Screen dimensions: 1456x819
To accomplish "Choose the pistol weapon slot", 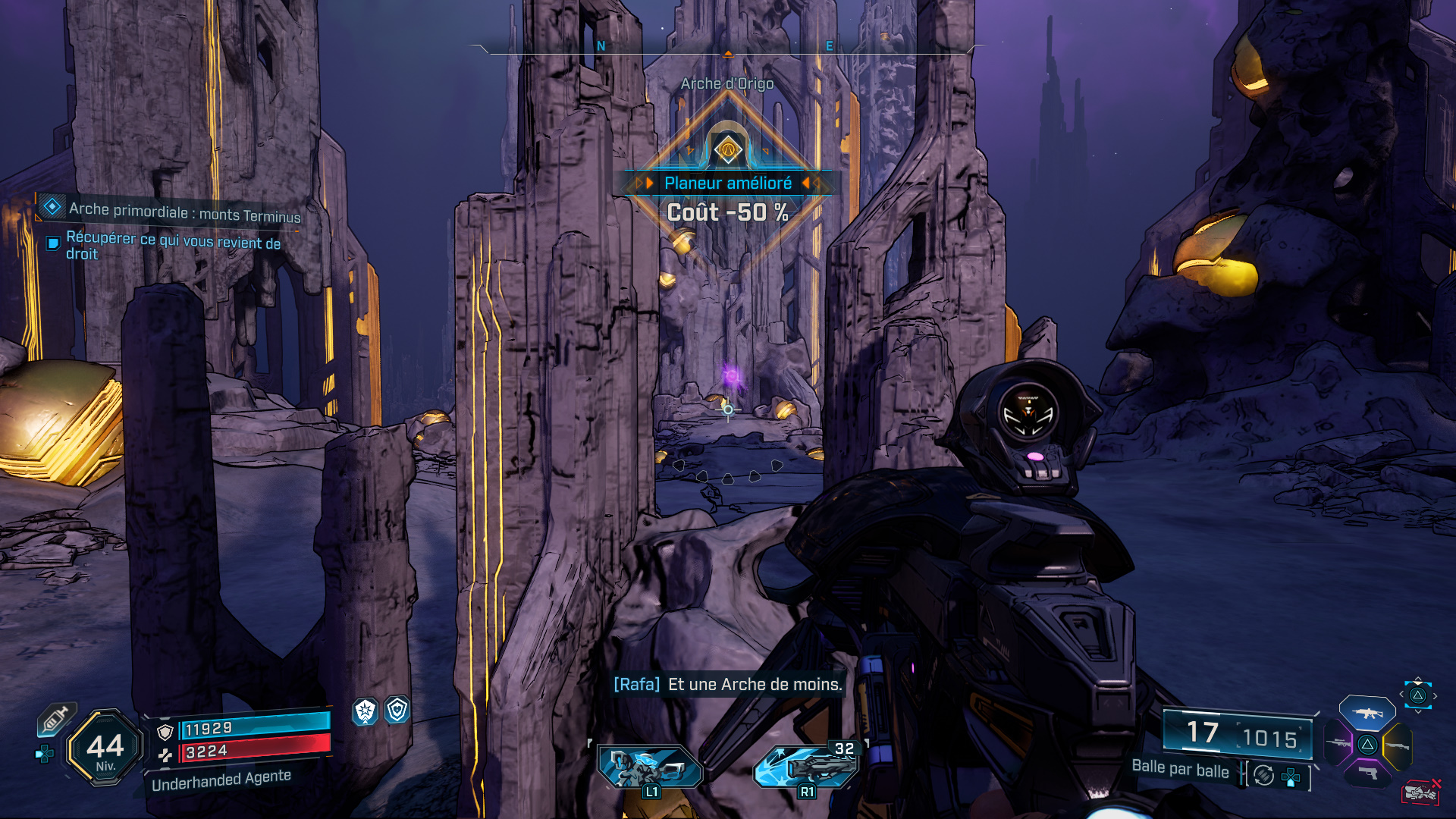I will (1367, 773).
